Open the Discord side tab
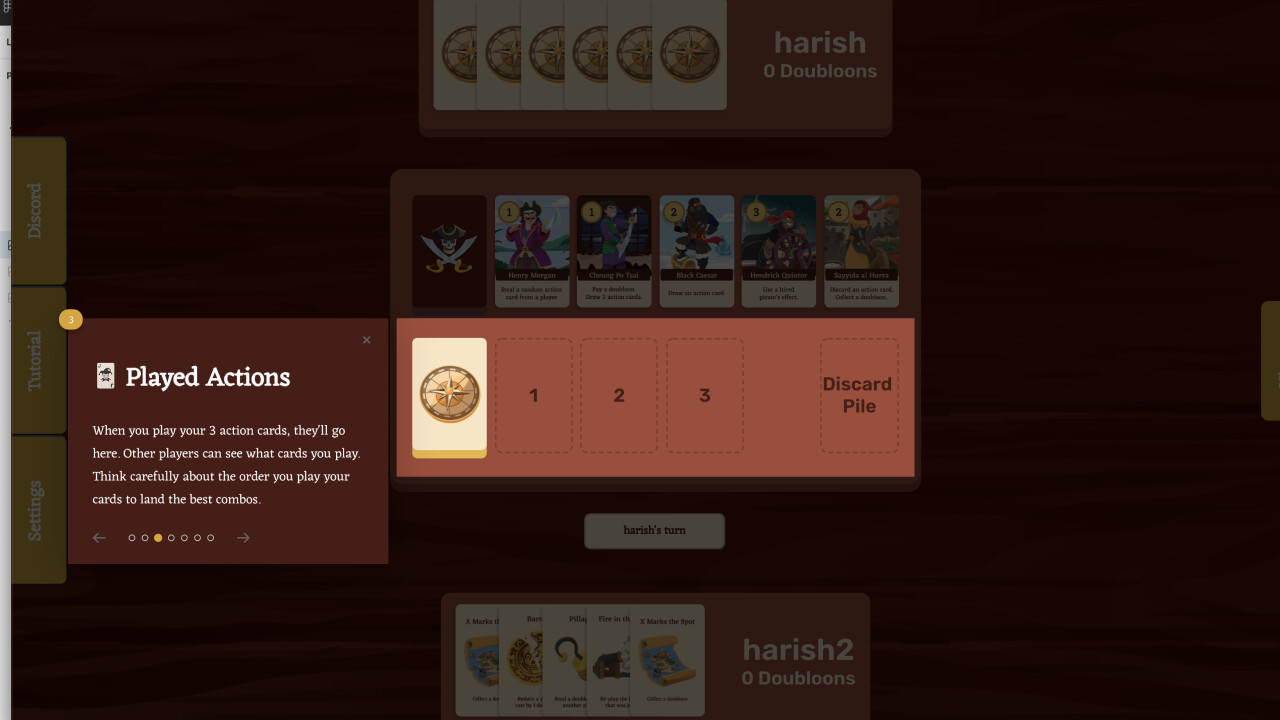The height and width of the screenshot is (720, 1280). 38,210
